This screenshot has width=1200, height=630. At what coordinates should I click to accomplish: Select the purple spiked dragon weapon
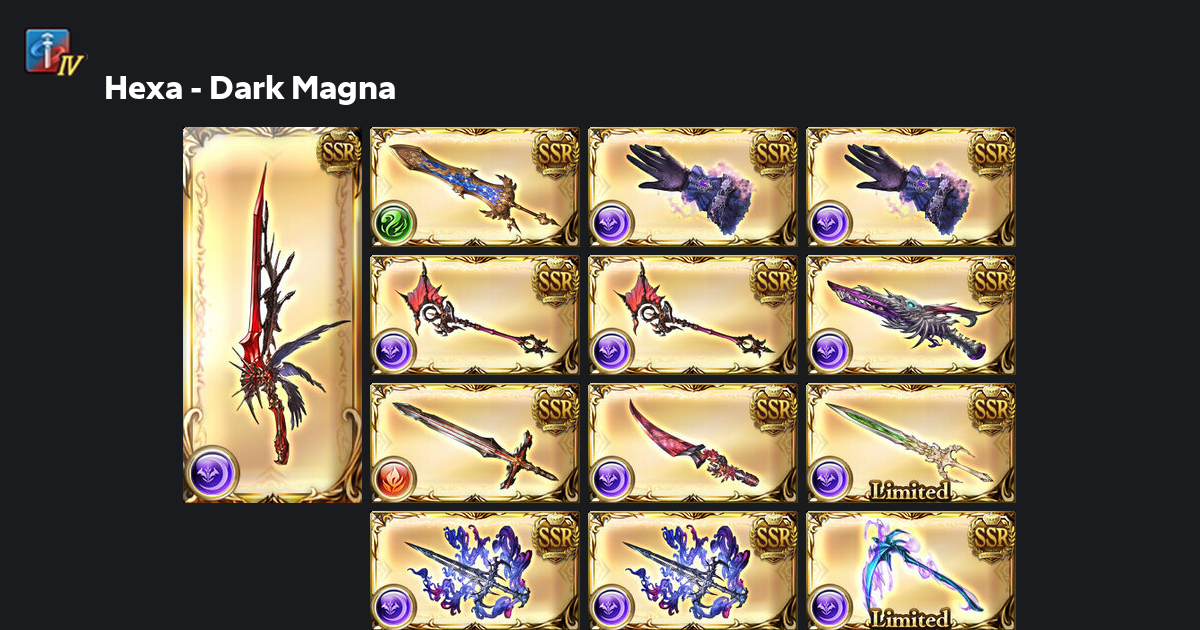(910, 315)
